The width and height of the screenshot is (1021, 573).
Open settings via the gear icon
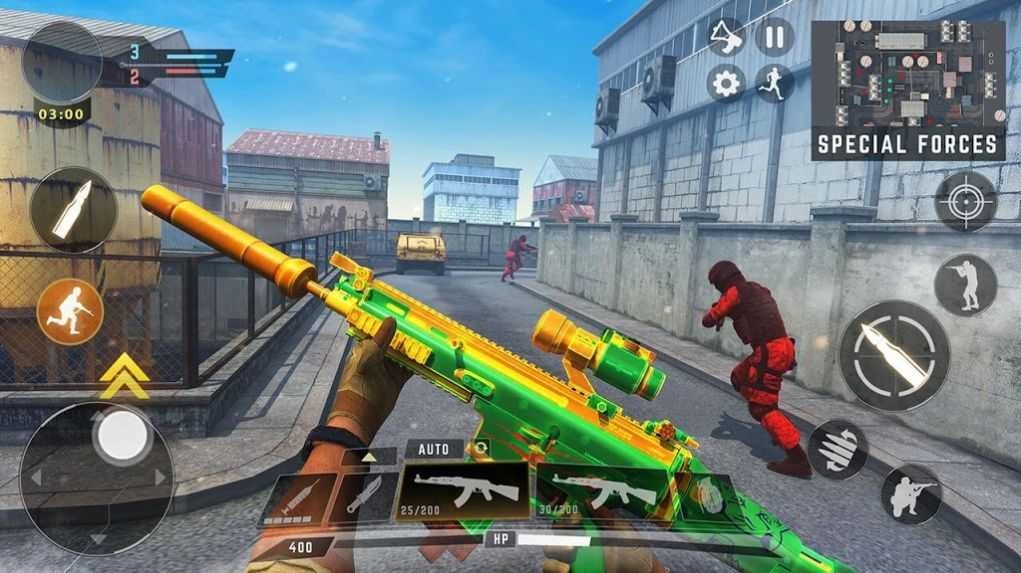coord(726,82)
